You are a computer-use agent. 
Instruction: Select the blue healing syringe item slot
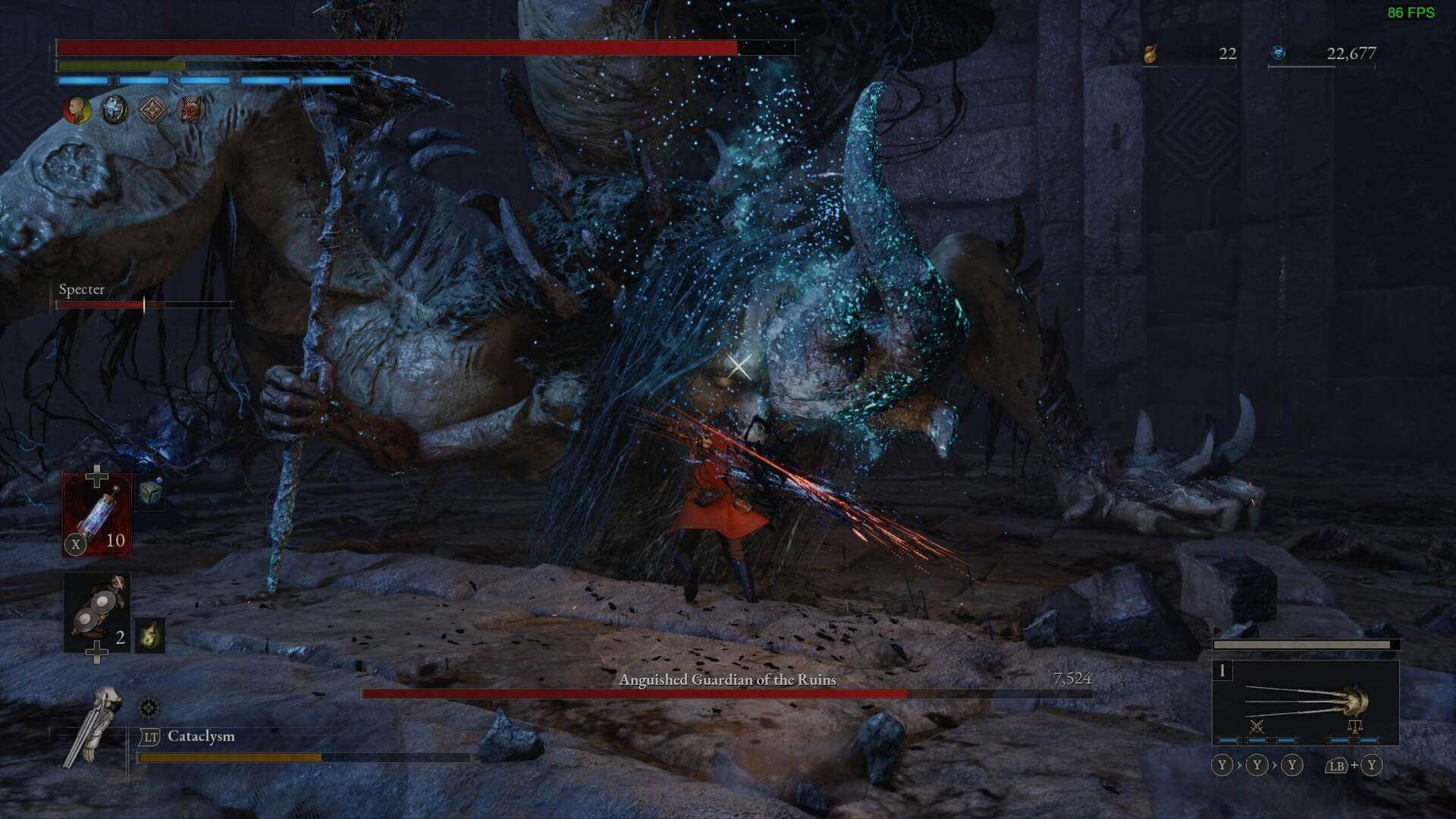[x=99, y=516]
